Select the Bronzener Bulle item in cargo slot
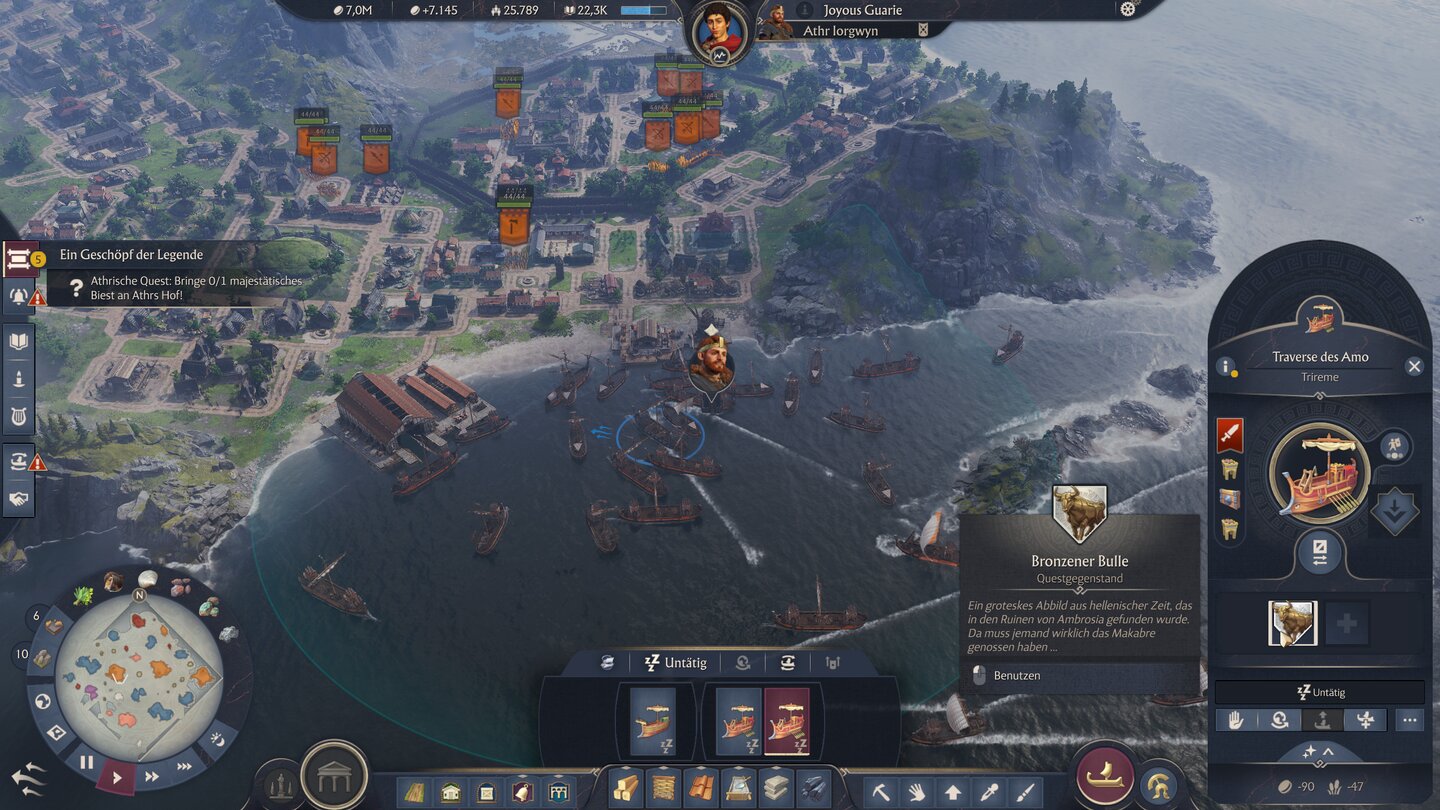 pyautogui.click(x=1292, y=623)
